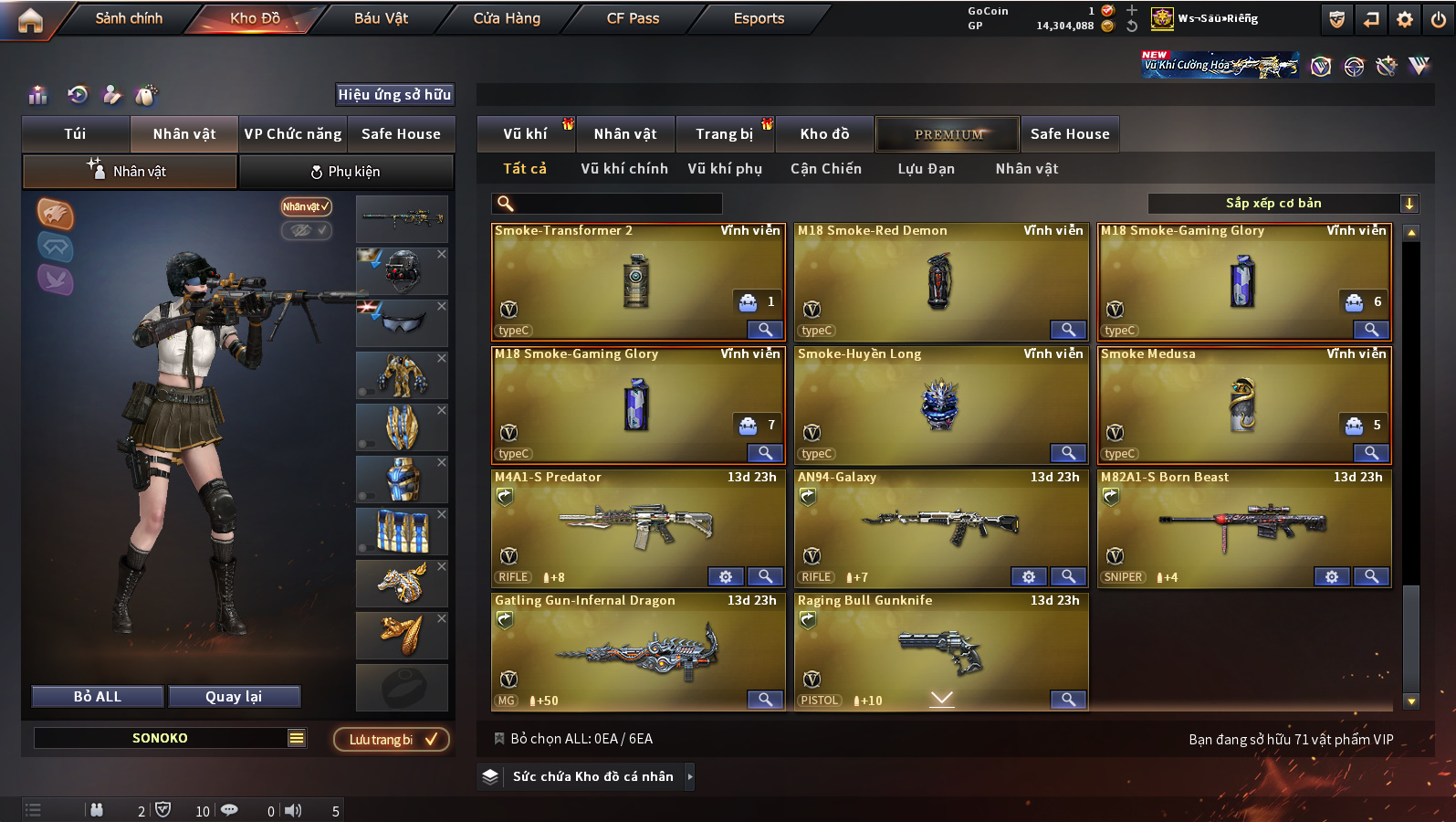This screenshot has height=822, width=1456.
Task: Open the Hiệu ứng sở hữu panel
Action: click(394, 95)
